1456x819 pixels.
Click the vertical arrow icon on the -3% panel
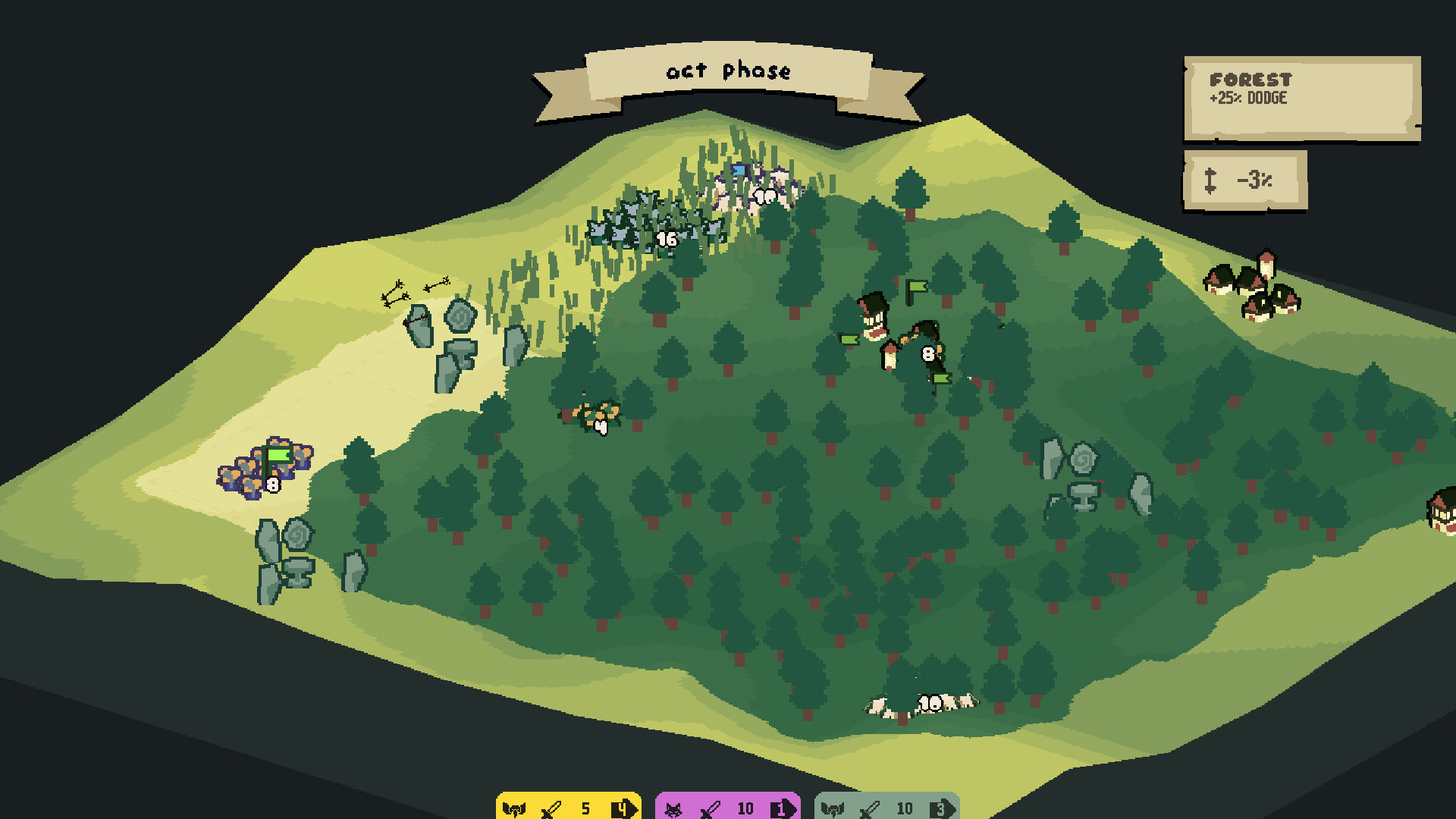[x=1211, y=180]
